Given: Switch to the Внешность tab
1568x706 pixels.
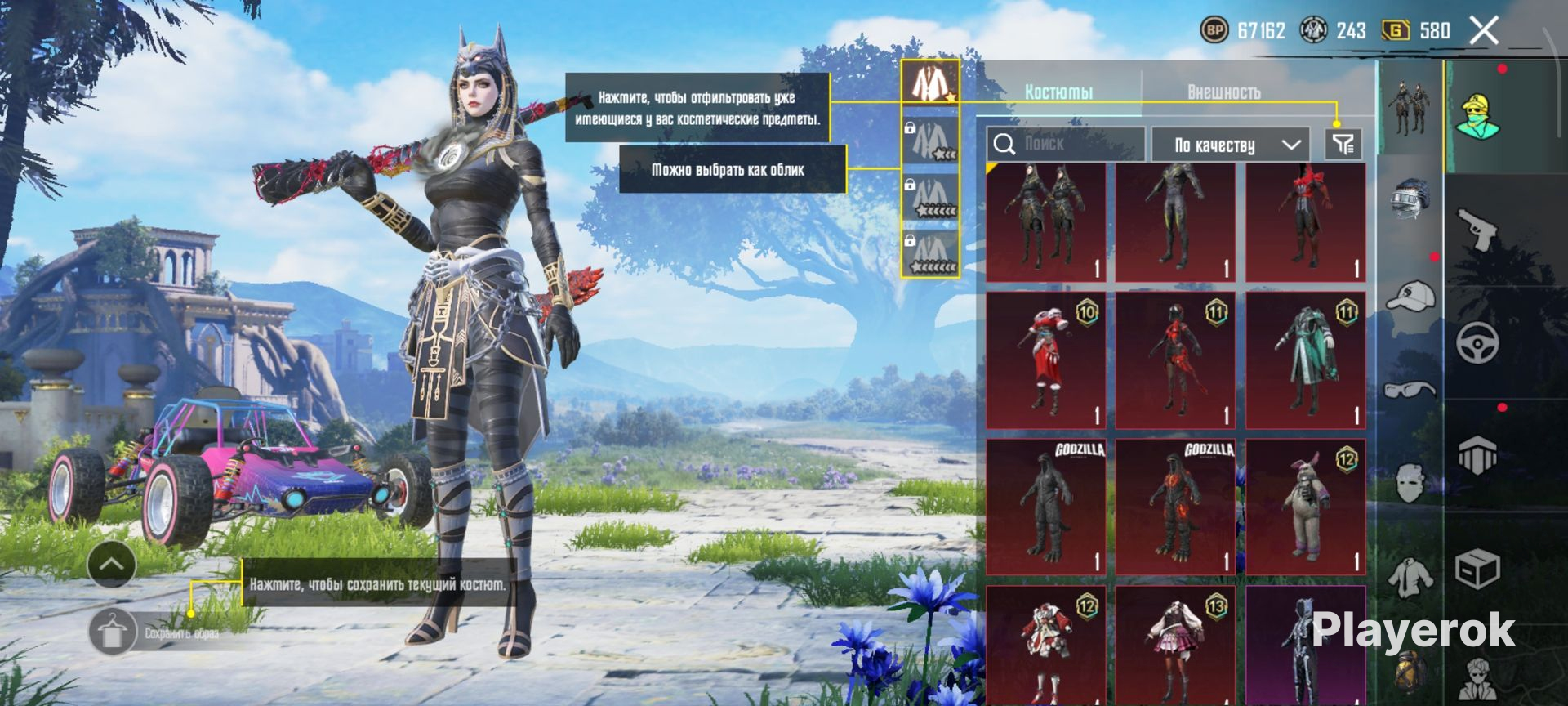Looking at the screenshot, I should 1223,92.
